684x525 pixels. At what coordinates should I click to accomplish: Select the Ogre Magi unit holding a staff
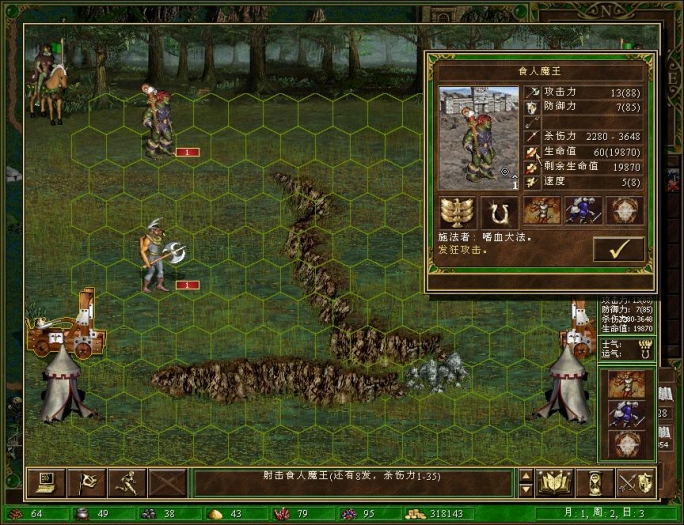157,122
